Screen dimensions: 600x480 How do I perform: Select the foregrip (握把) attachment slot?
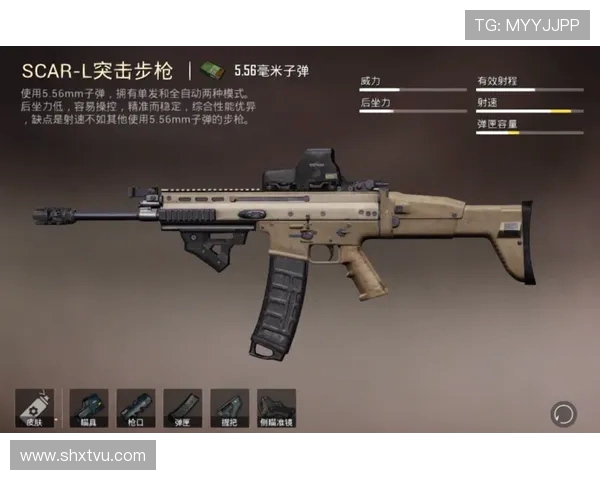pyautogui.click(x=230, y=407)
